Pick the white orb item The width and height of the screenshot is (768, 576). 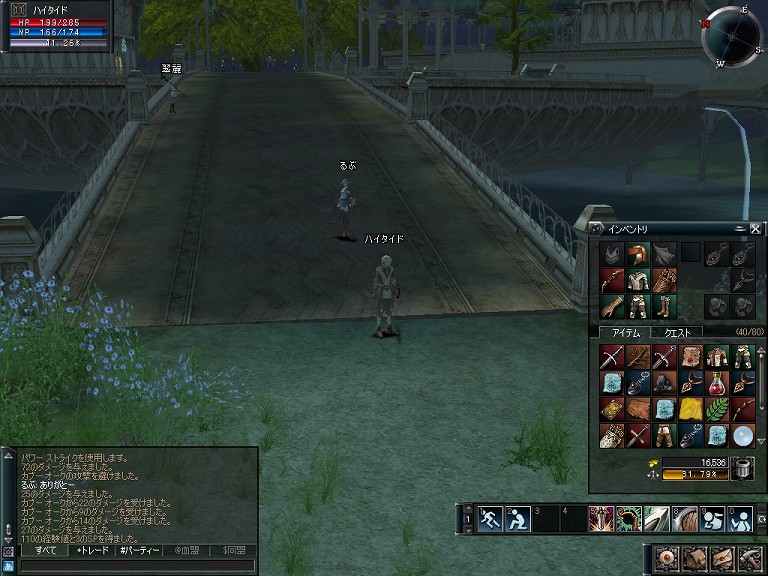point(742,435)
